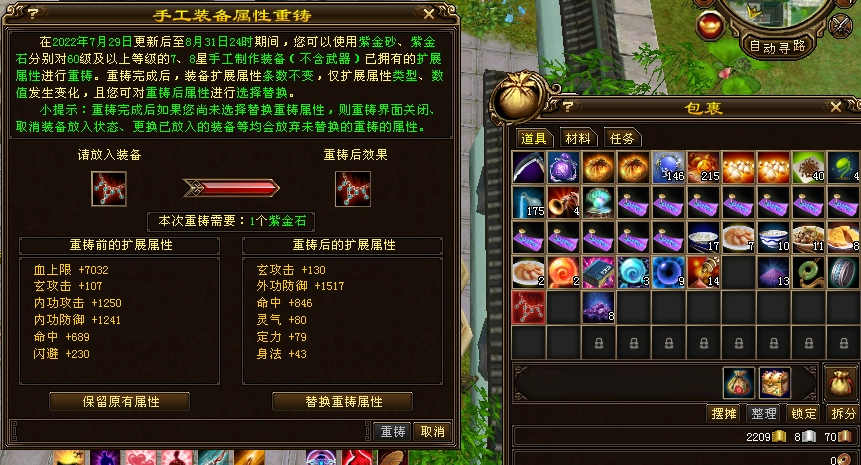Click the 摆摊 (set up stall) button

point(723,413)
